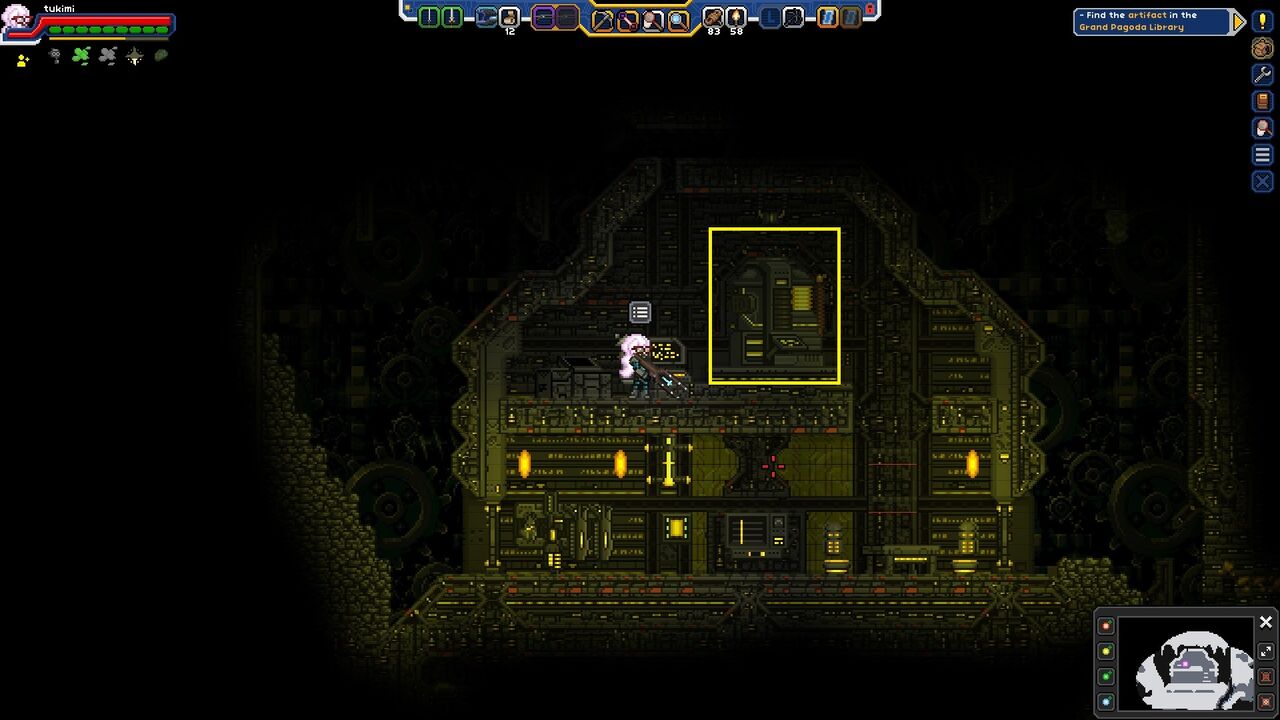Collapse the sidebar with the blue X
The height and width of the screenshot is (720, 1280).
pyautogui.click(x=1262, y=181)
